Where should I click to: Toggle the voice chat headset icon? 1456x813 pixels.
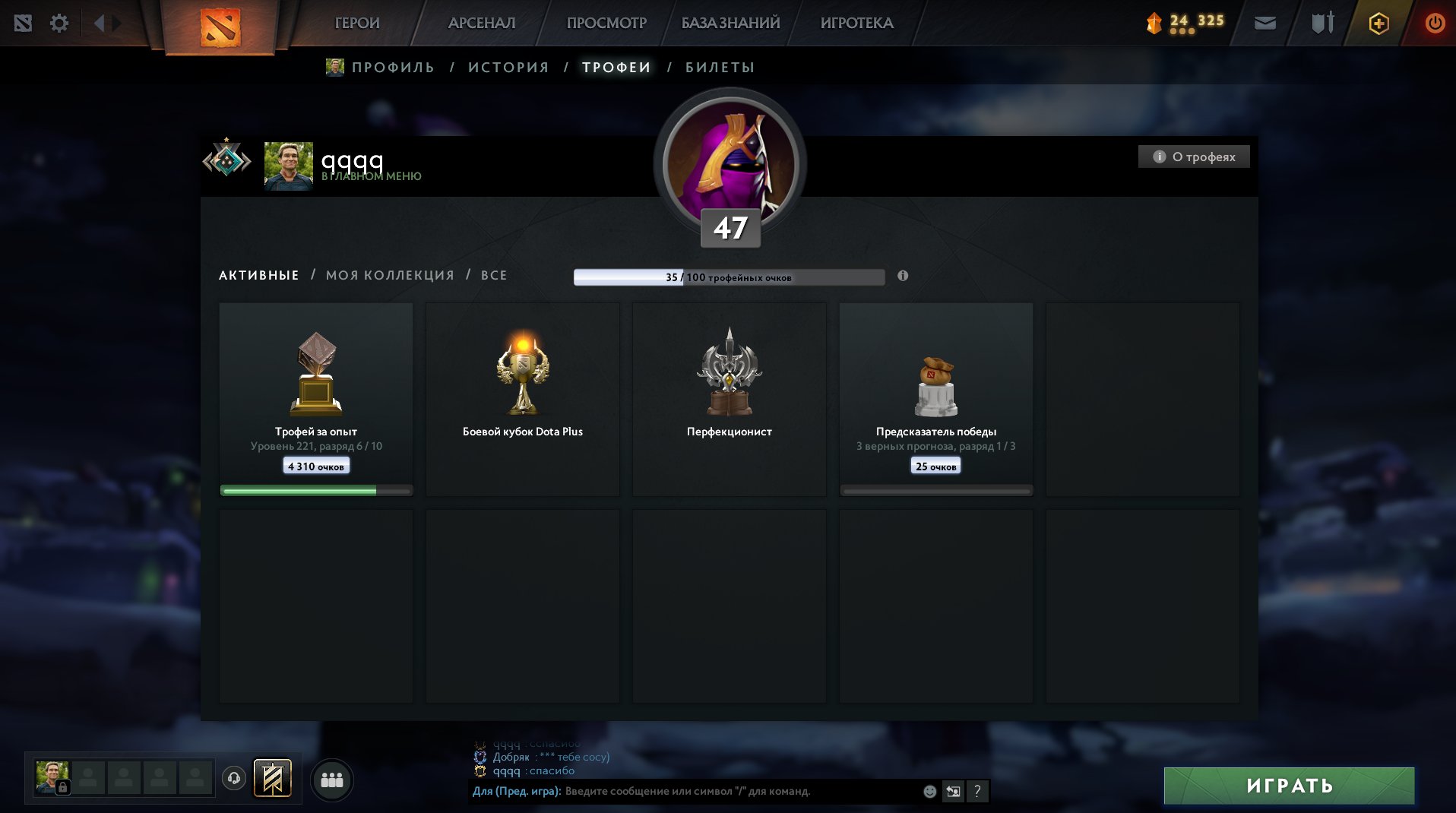coord(234,779)
